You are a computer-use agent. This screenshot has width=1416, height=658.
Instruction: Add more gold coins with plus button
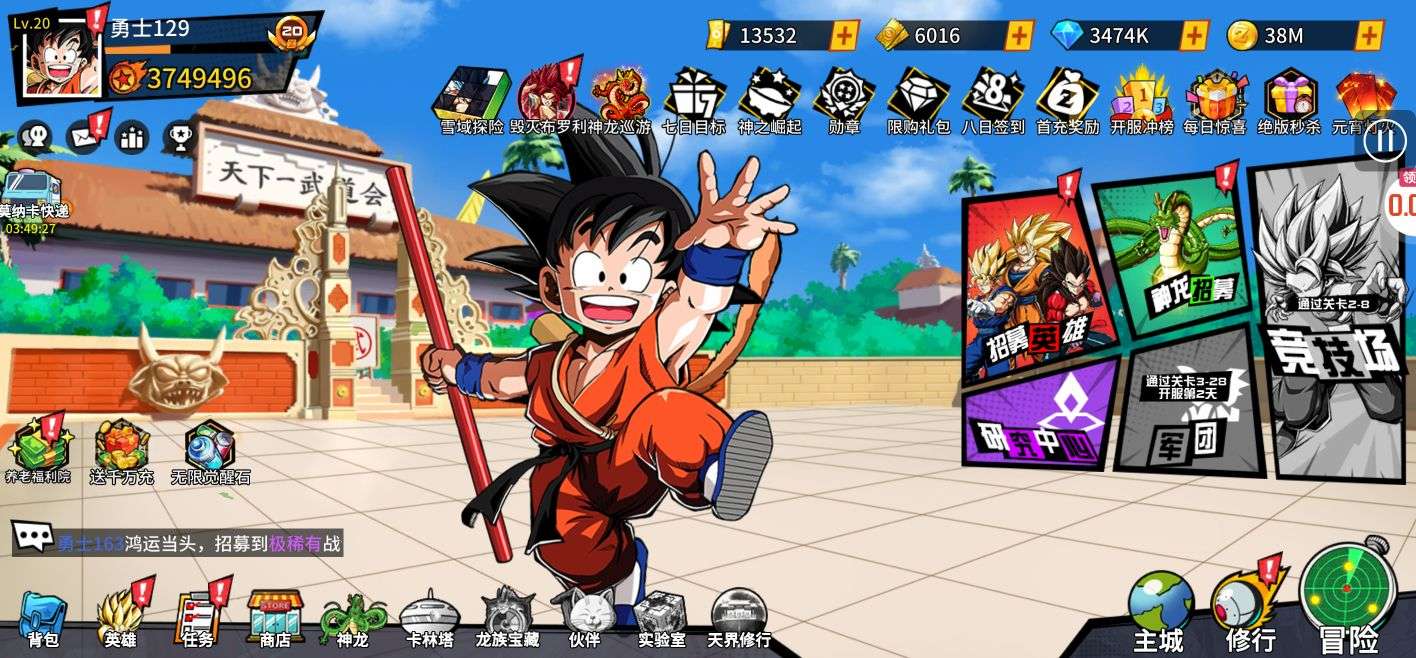pos(1369,36)
